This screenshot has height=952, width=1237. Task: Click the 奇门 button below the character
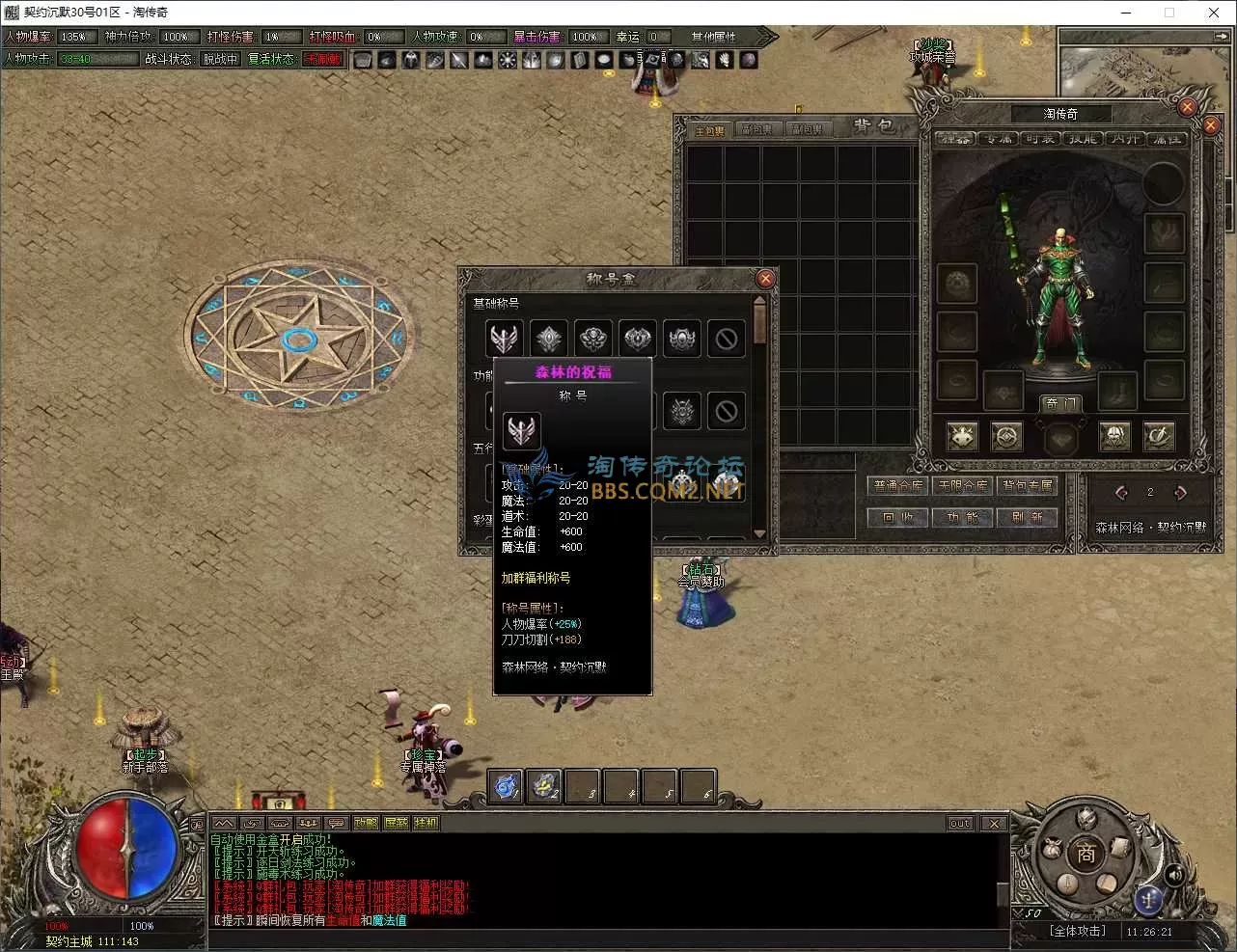tap(1059, 403)
